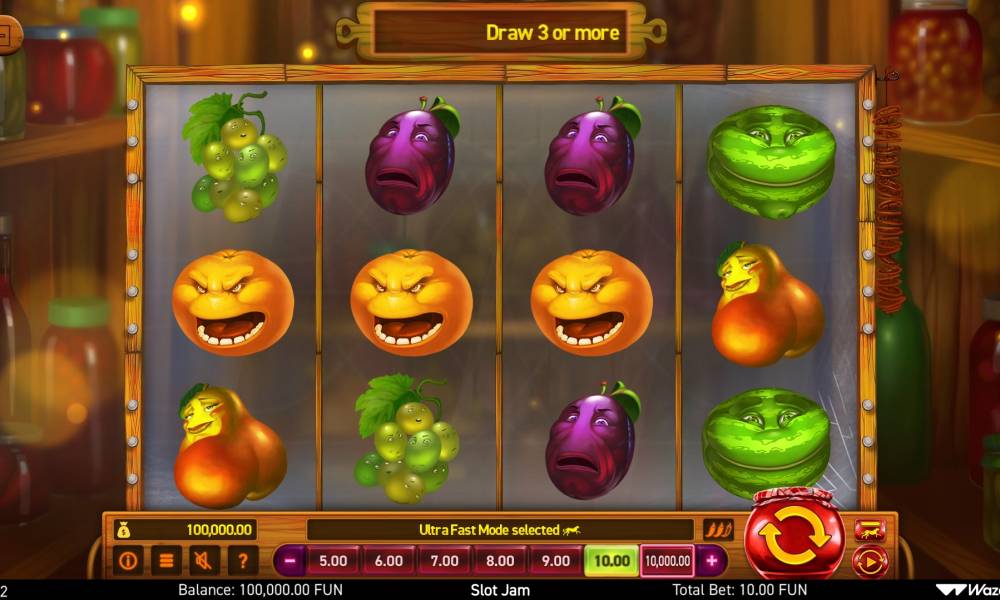The width and height of the screenshot is (1000, 600).
Task: Select the 5.00 bet value
Action: pyautogui.click(x=333, y=561)
